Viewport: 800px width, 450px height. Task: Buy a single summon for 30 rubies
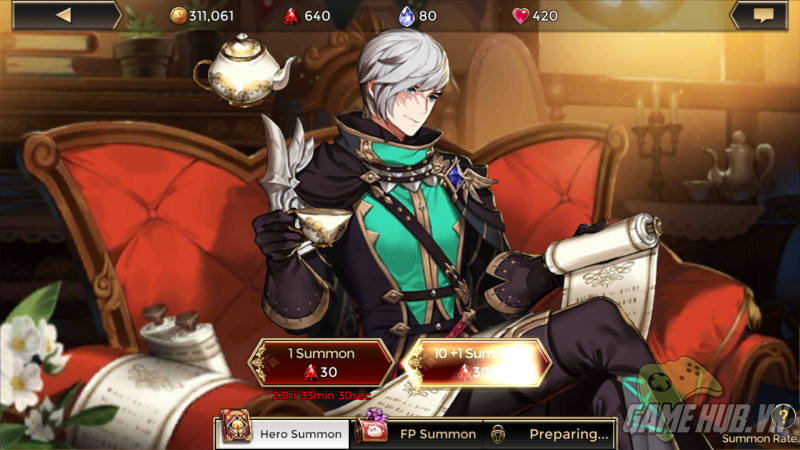[x=321, y=362]
